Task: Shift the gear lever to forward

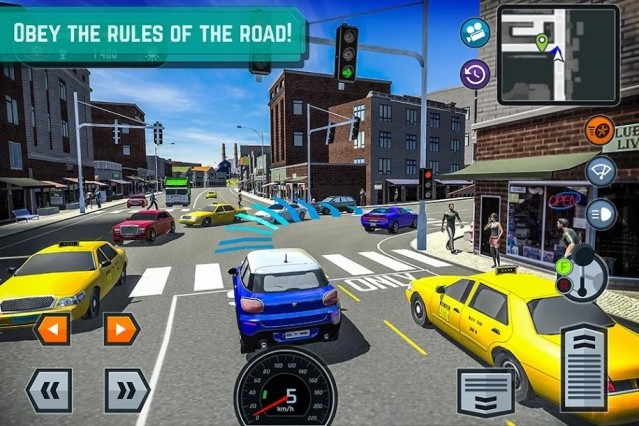Action: [566, 266]
